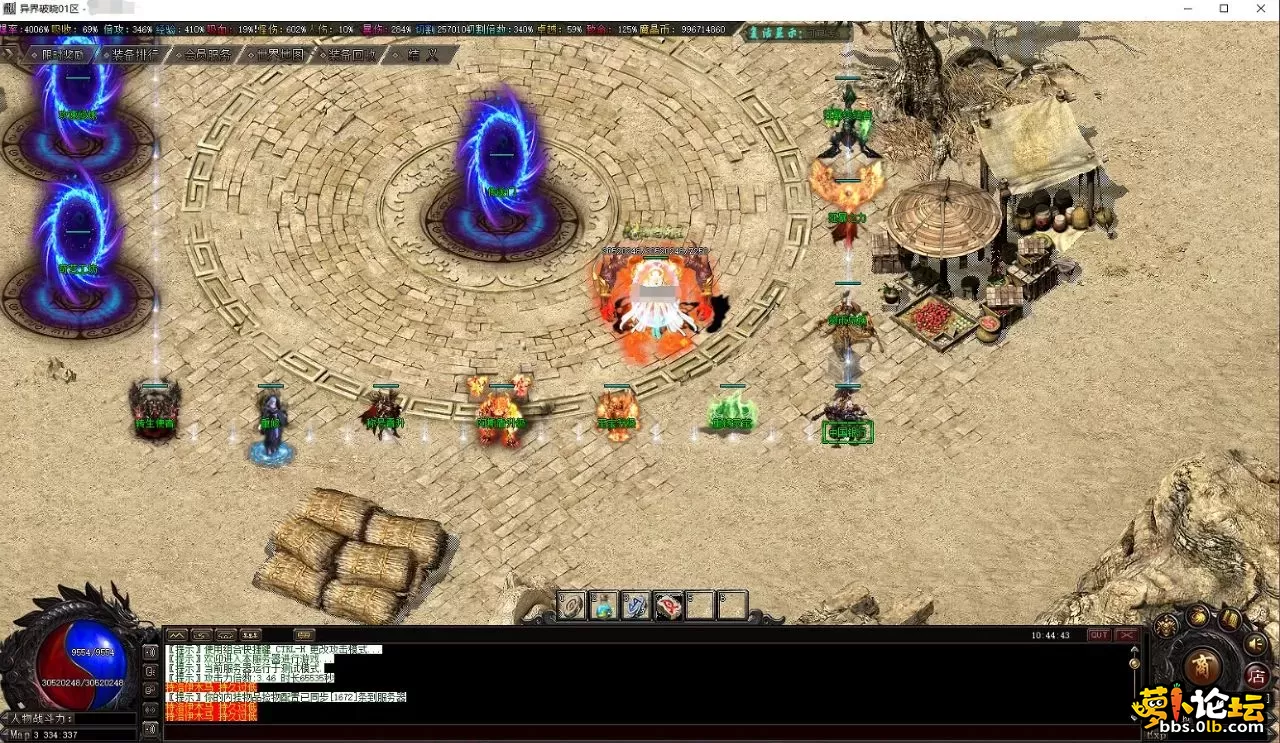The height and width of the screenshot is (743, 1280).
Task: Open the round 商 shop button
Action: [x=1201, y=667]
